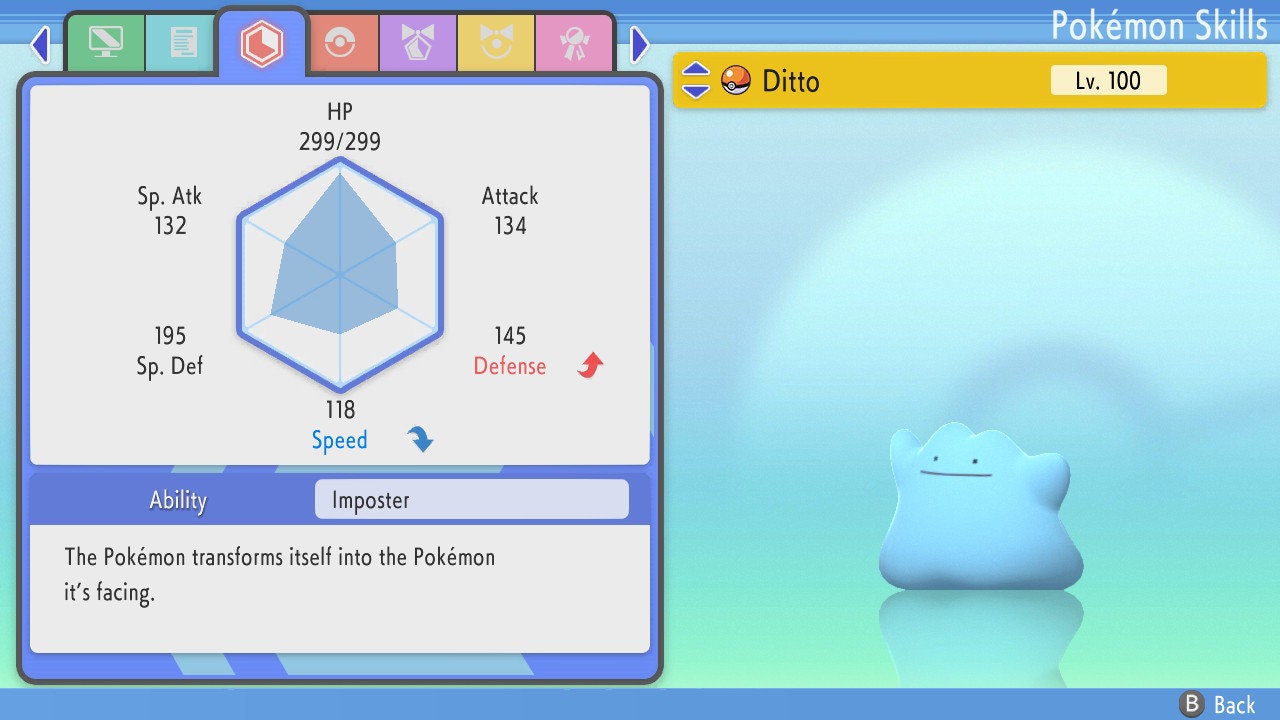The image size is (1280, 720).
Task: Show the pink ribbon medal tab
Action: point(574,43)
